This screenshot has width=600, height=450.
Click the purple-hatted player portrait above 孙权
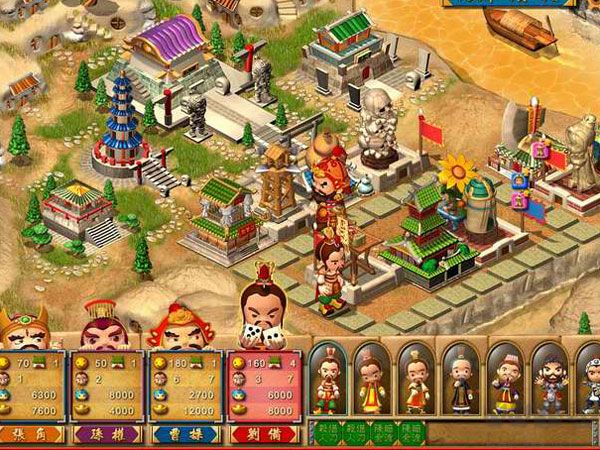point(101,327)
